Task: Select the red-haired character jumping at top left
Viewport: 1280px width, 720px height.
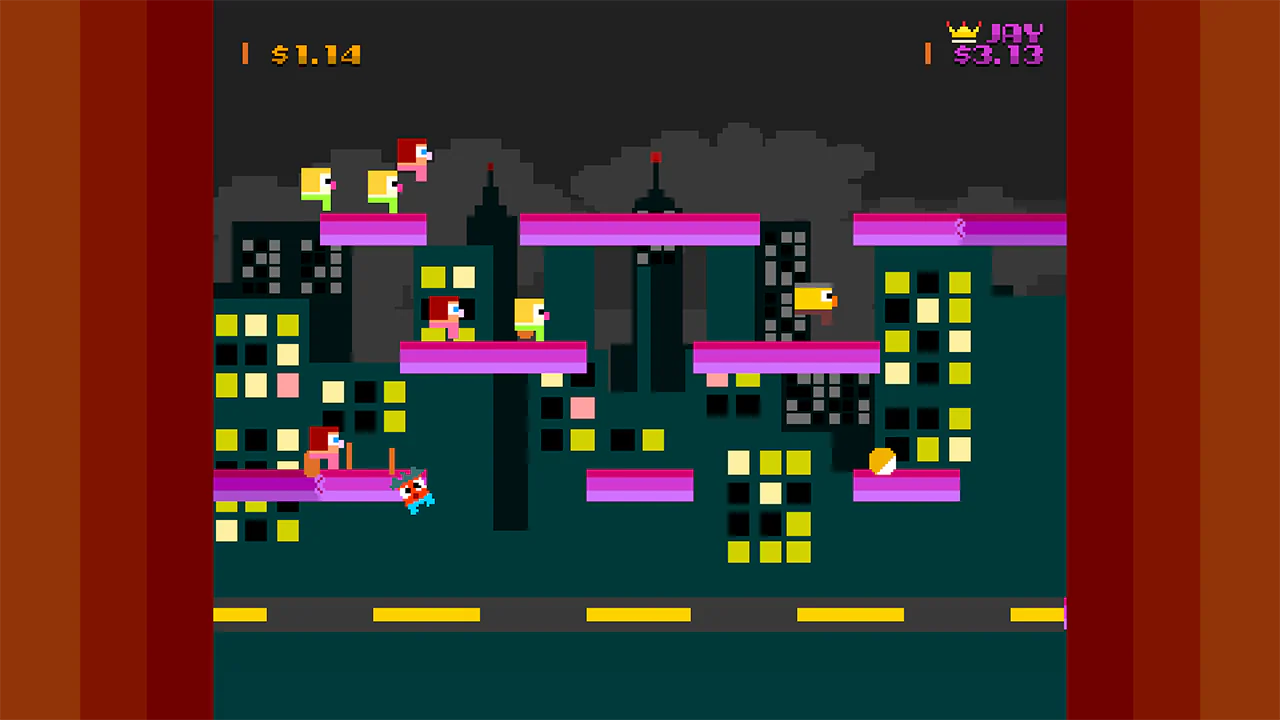Action: coord(413,158)
